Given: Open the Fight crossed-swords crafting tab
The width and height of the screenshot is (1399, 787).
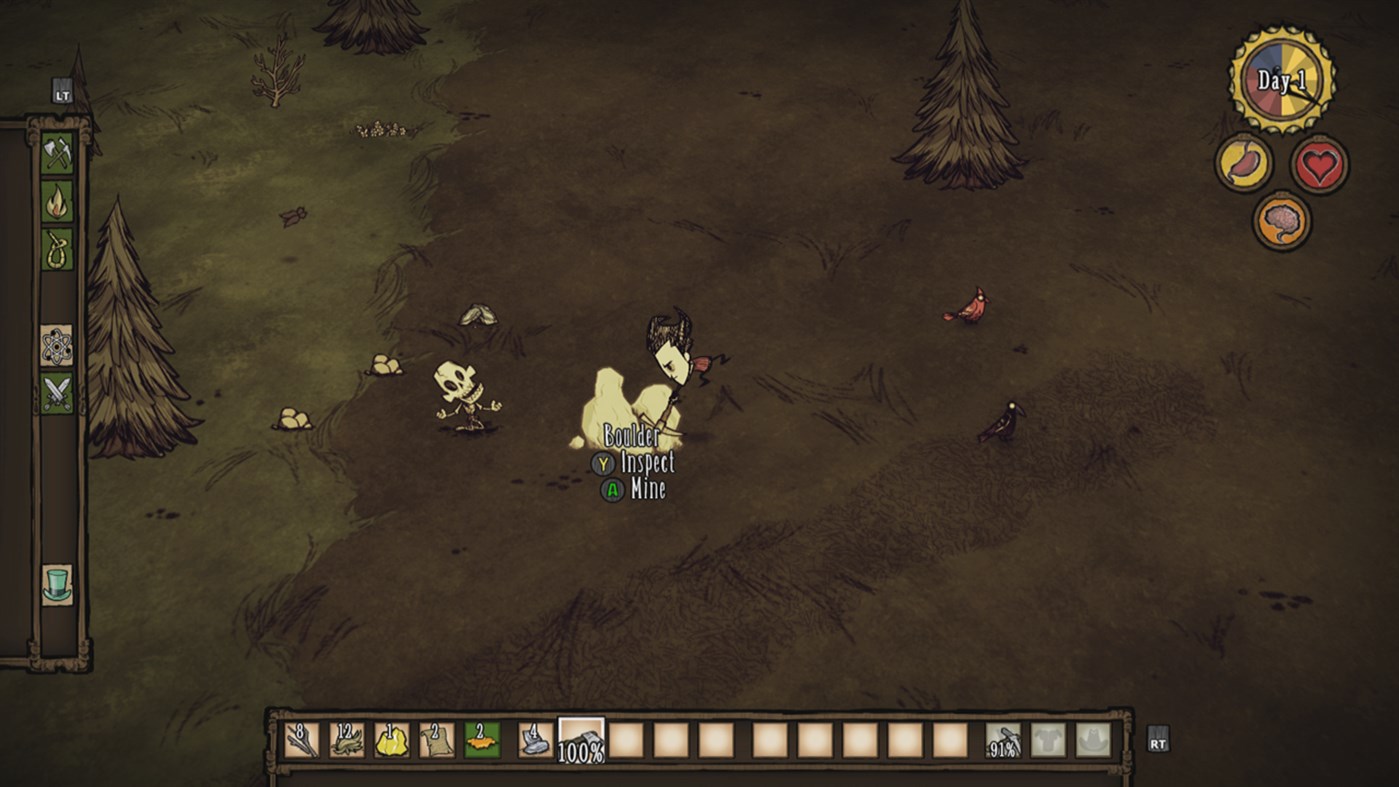Looking at the screenshot, I should (57, 392).
